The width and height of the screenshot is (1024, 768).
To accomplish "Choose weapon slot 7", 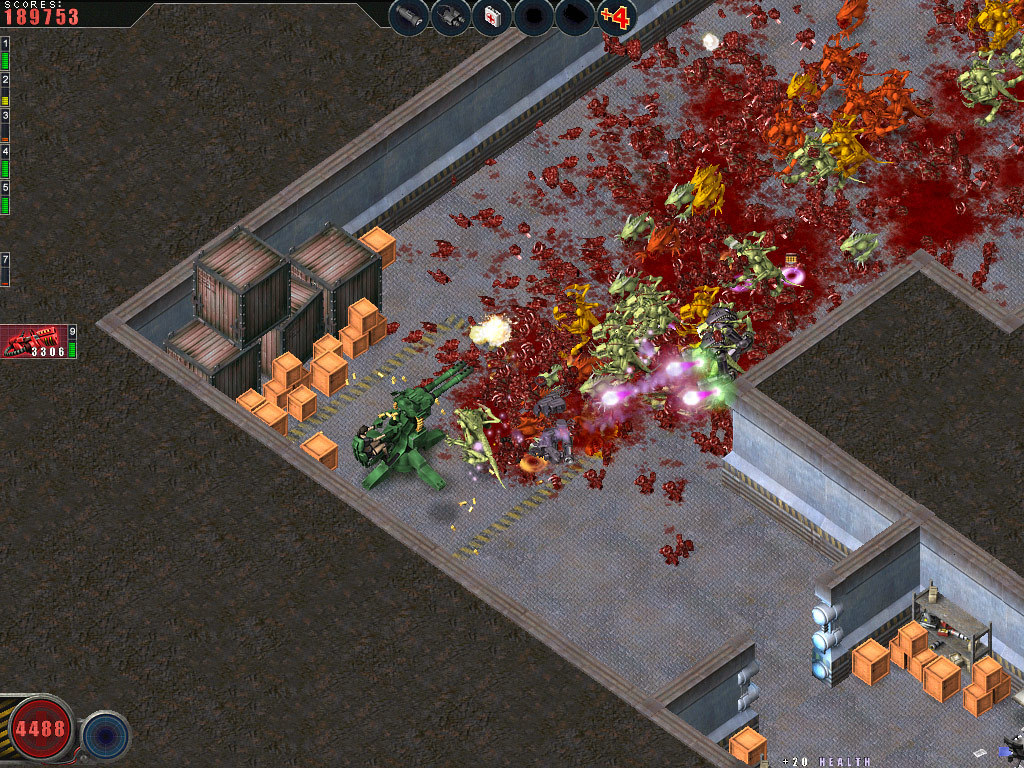I will click(5, 270).
